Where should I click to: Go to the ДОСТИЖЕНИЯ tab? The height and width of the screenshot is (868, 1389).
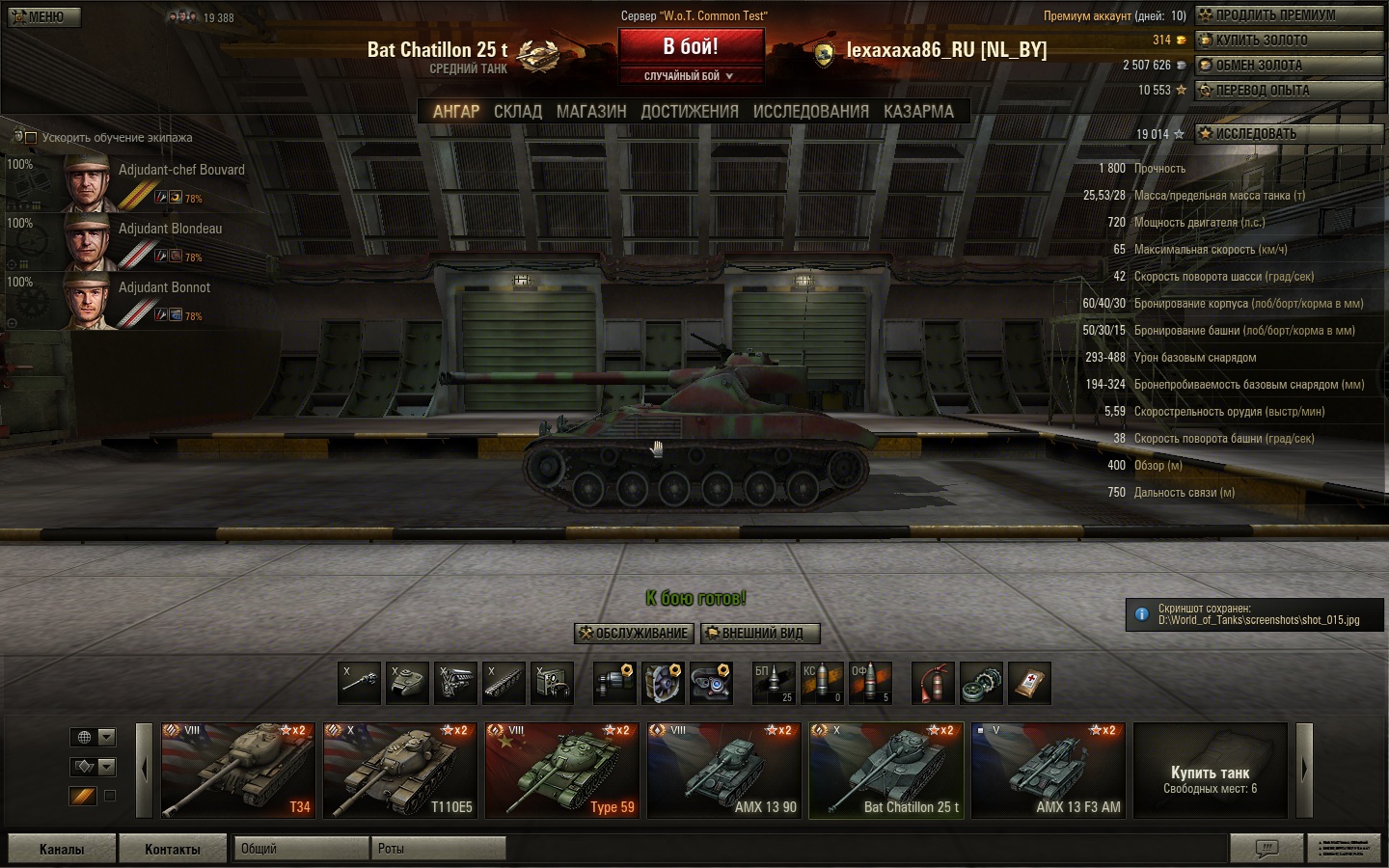coord(690,112)
